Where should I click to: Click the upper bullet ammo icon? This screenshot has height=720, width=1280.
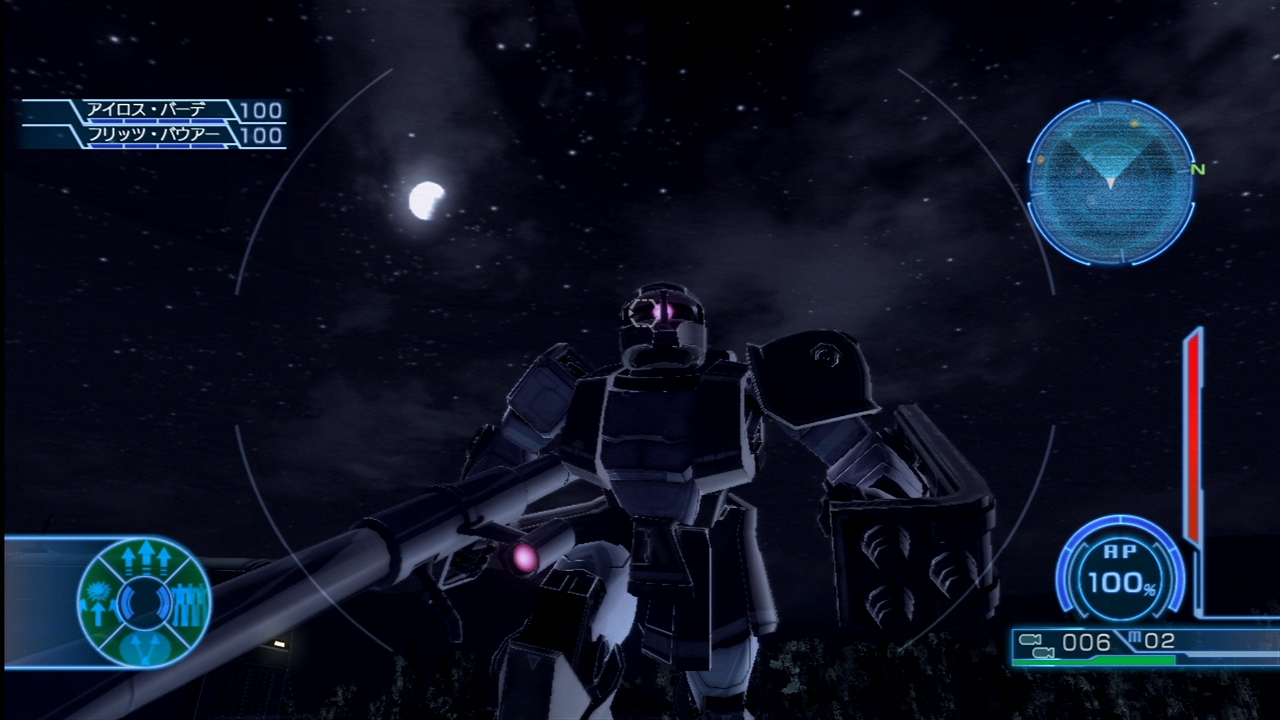[x=1032, y=640]
